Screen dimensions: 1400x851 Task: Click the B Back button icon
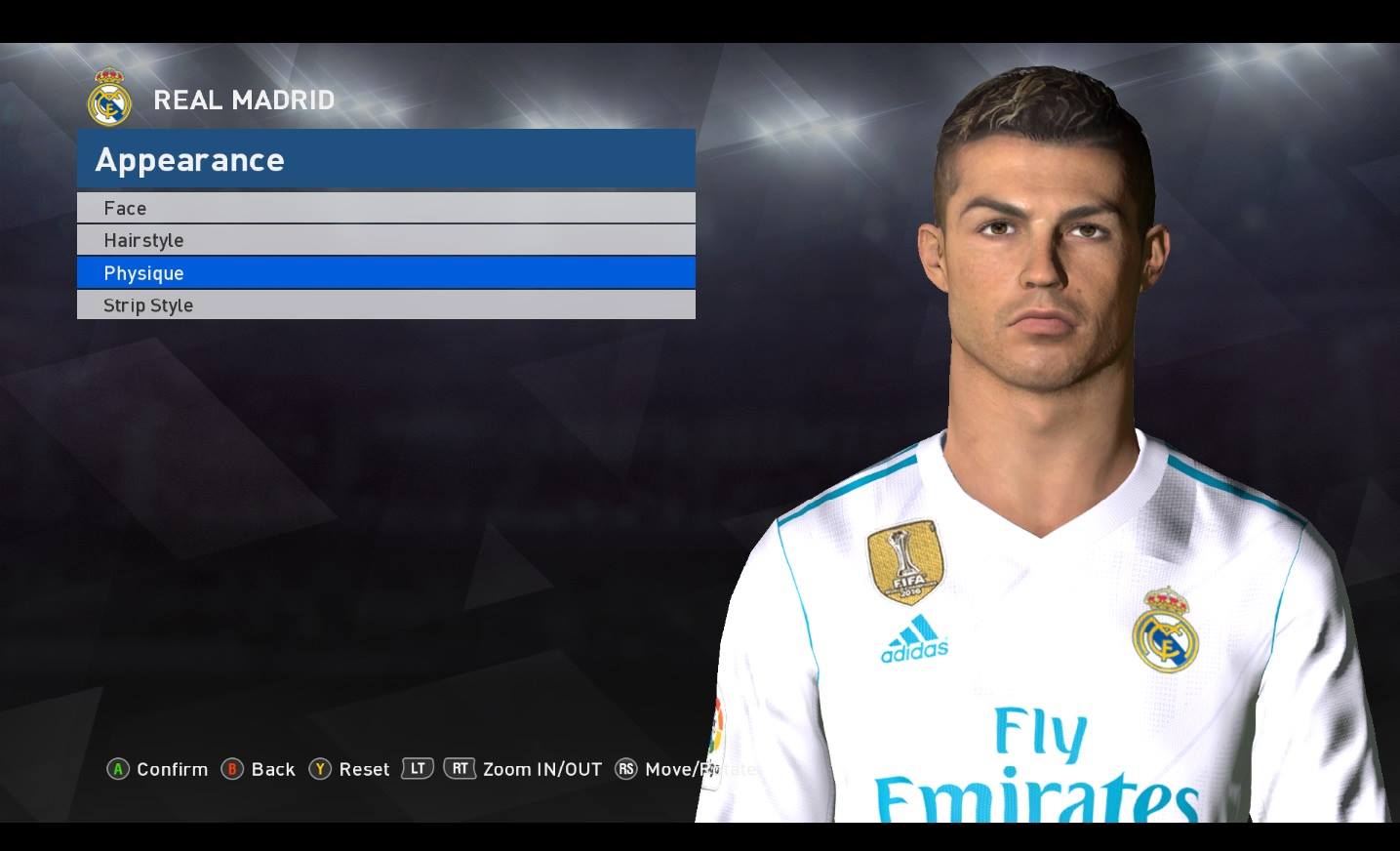[x=231, y=769]
